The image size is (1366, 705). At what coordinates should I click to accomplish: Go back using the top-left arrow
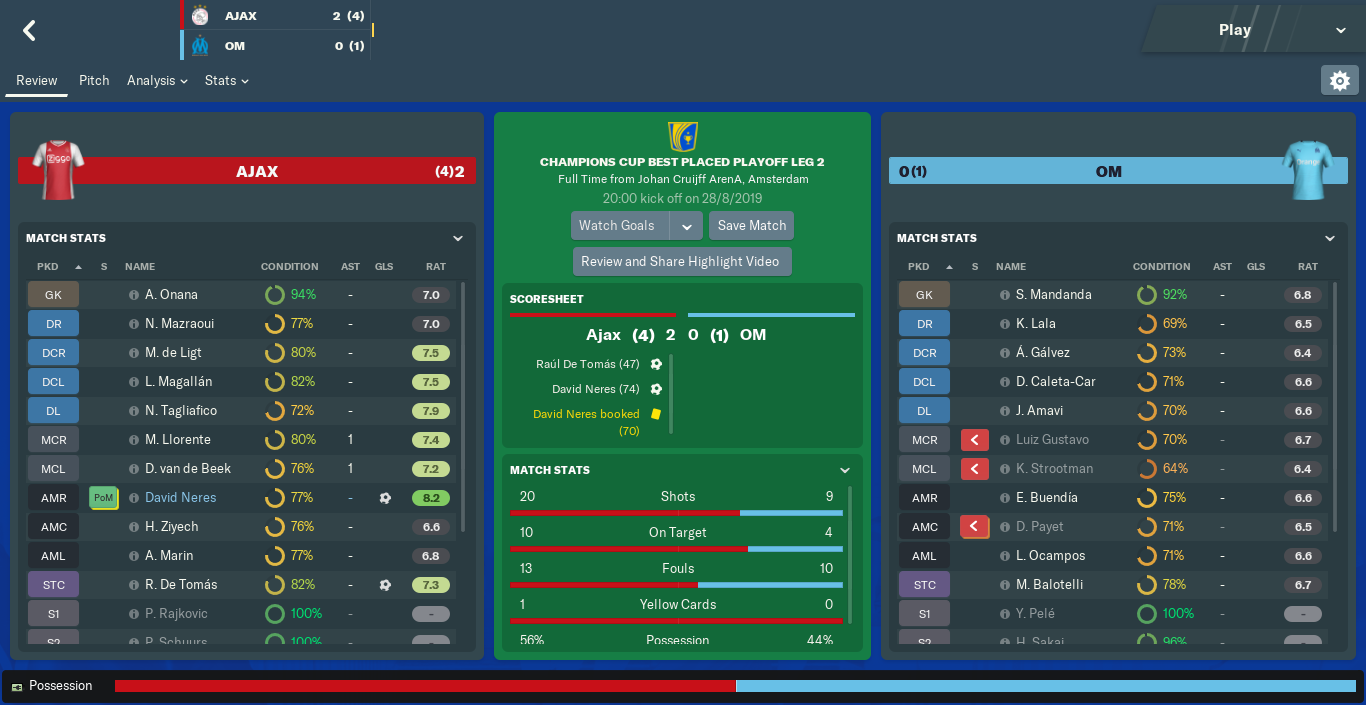point(29,31)
